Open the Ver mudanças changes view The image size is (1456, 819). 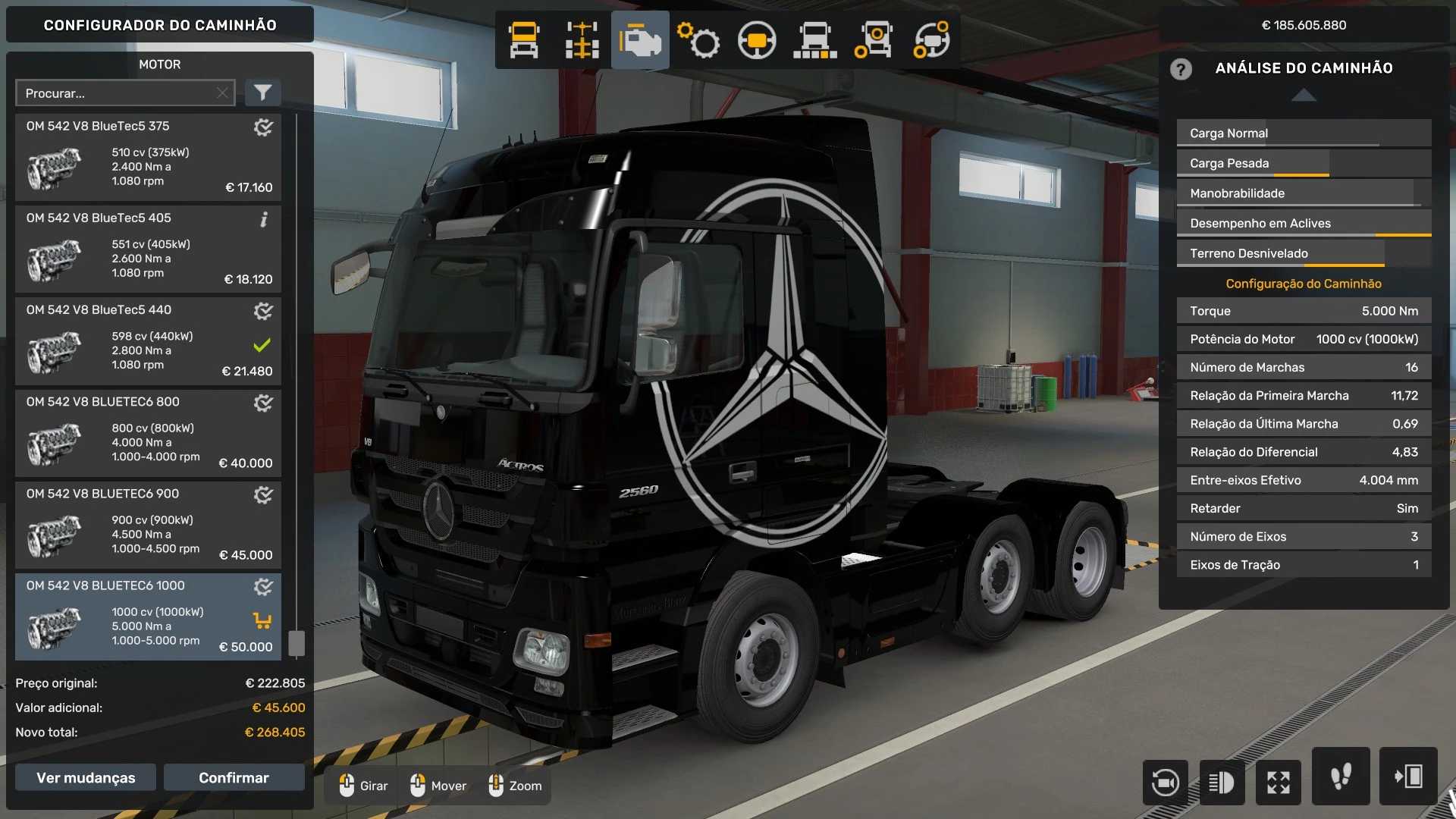86,777
